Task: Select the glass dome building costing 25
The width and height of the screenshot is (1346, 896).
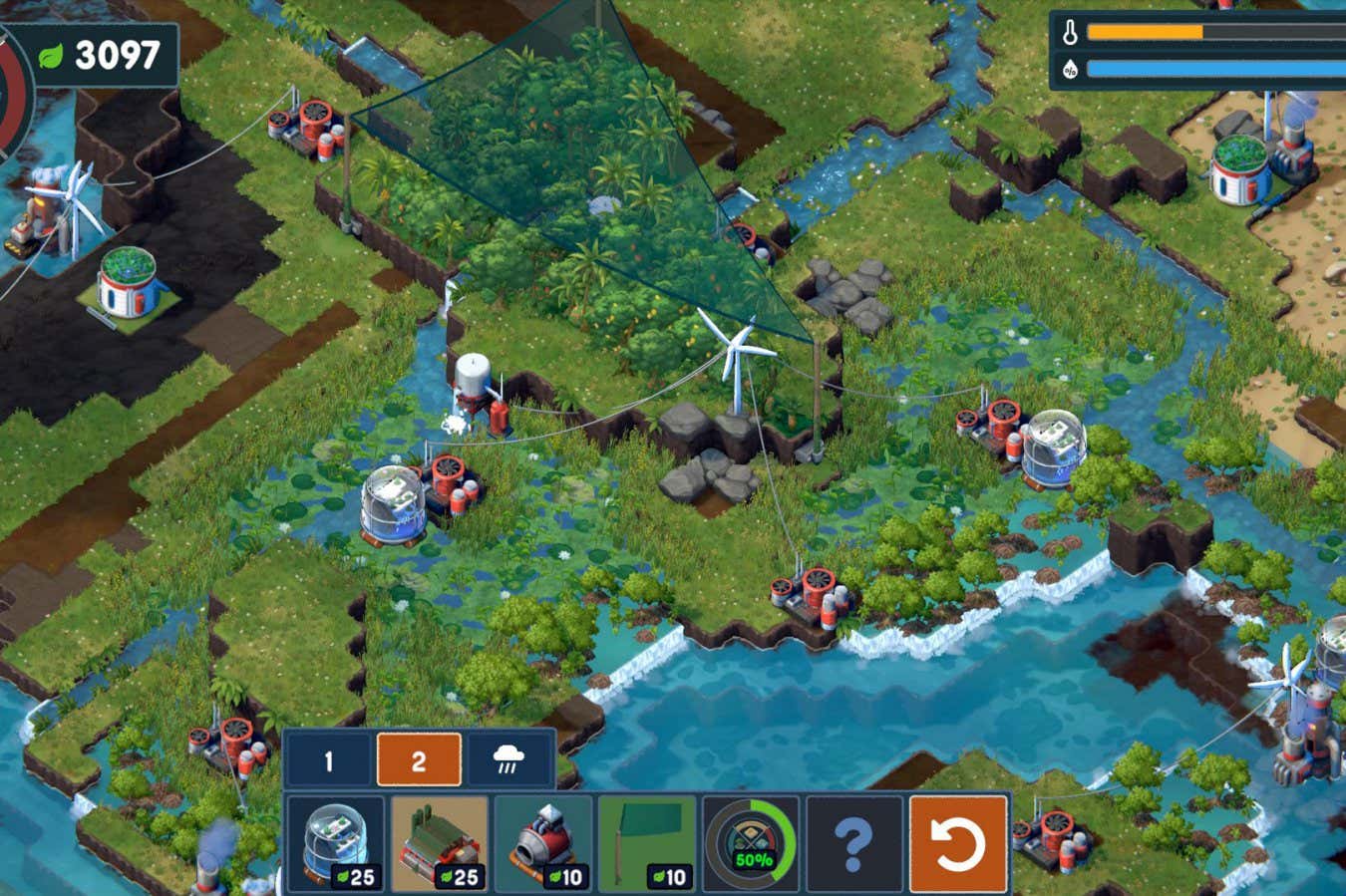Action: pyautogui.click(x=335, y=843)
